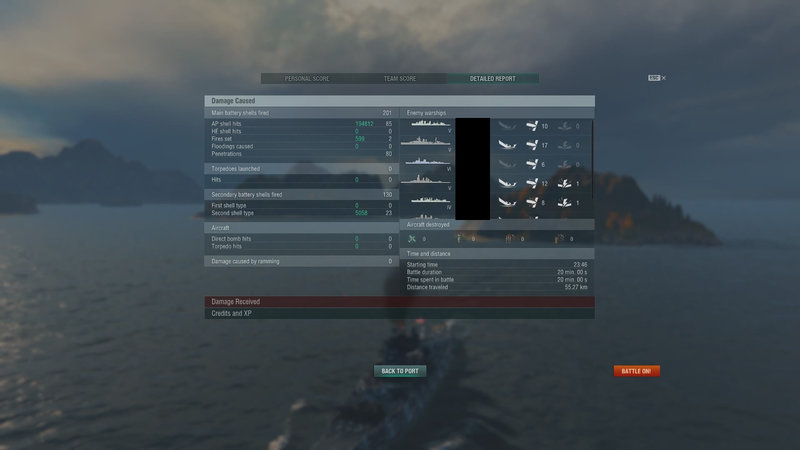Open the Team Score tab

pyautogui.click(x=400, y=79)
